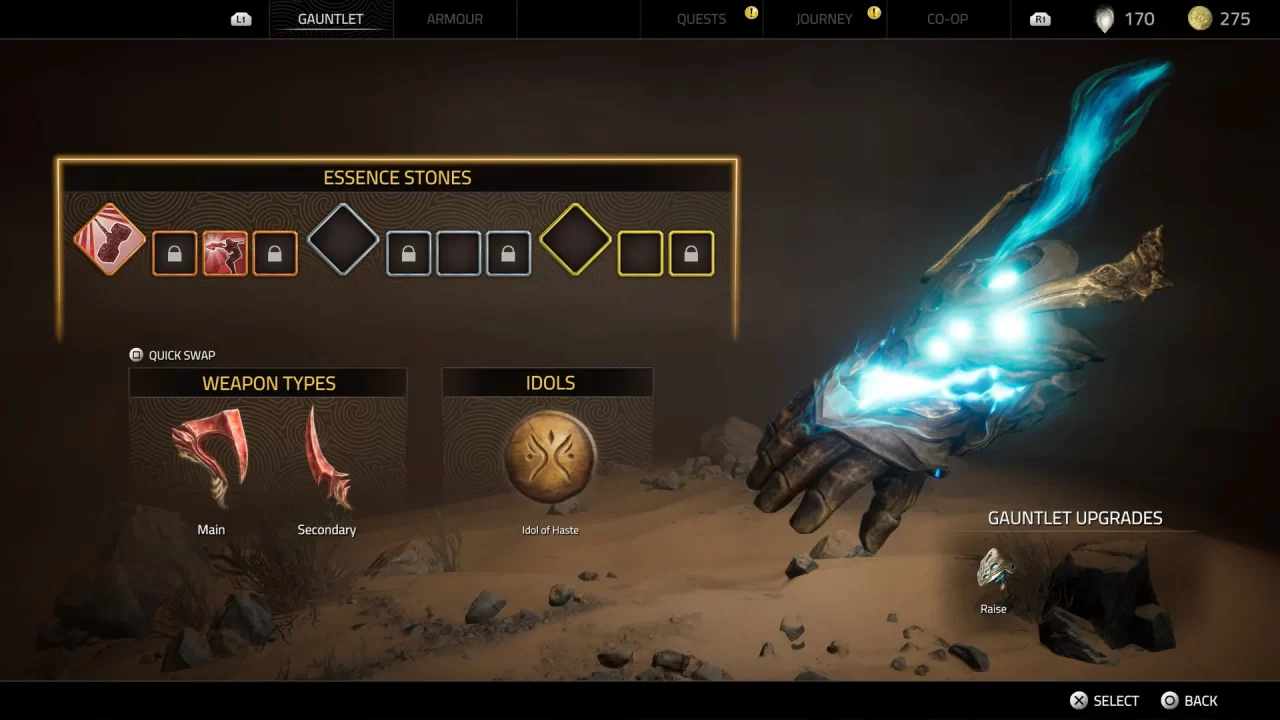Select the Co-op tab
1280x720 pixels.
click(x=947, y=19)
